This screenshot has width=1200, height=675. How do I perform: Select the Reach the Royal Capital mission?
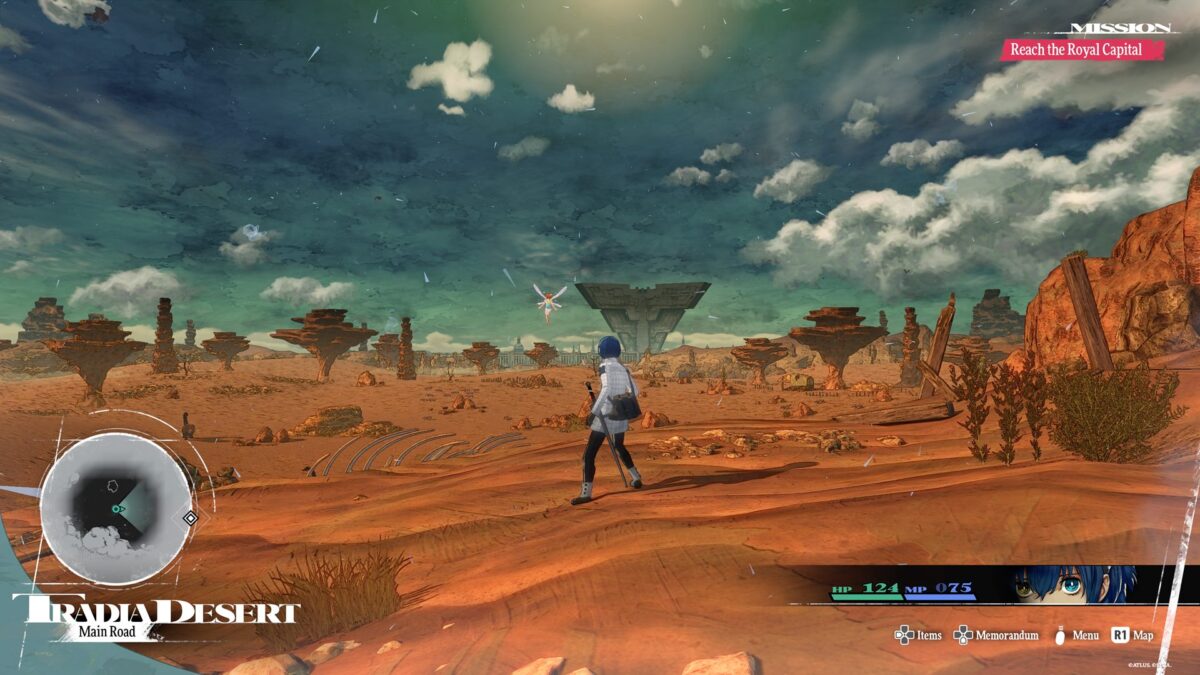click(x=1082, y=49)
